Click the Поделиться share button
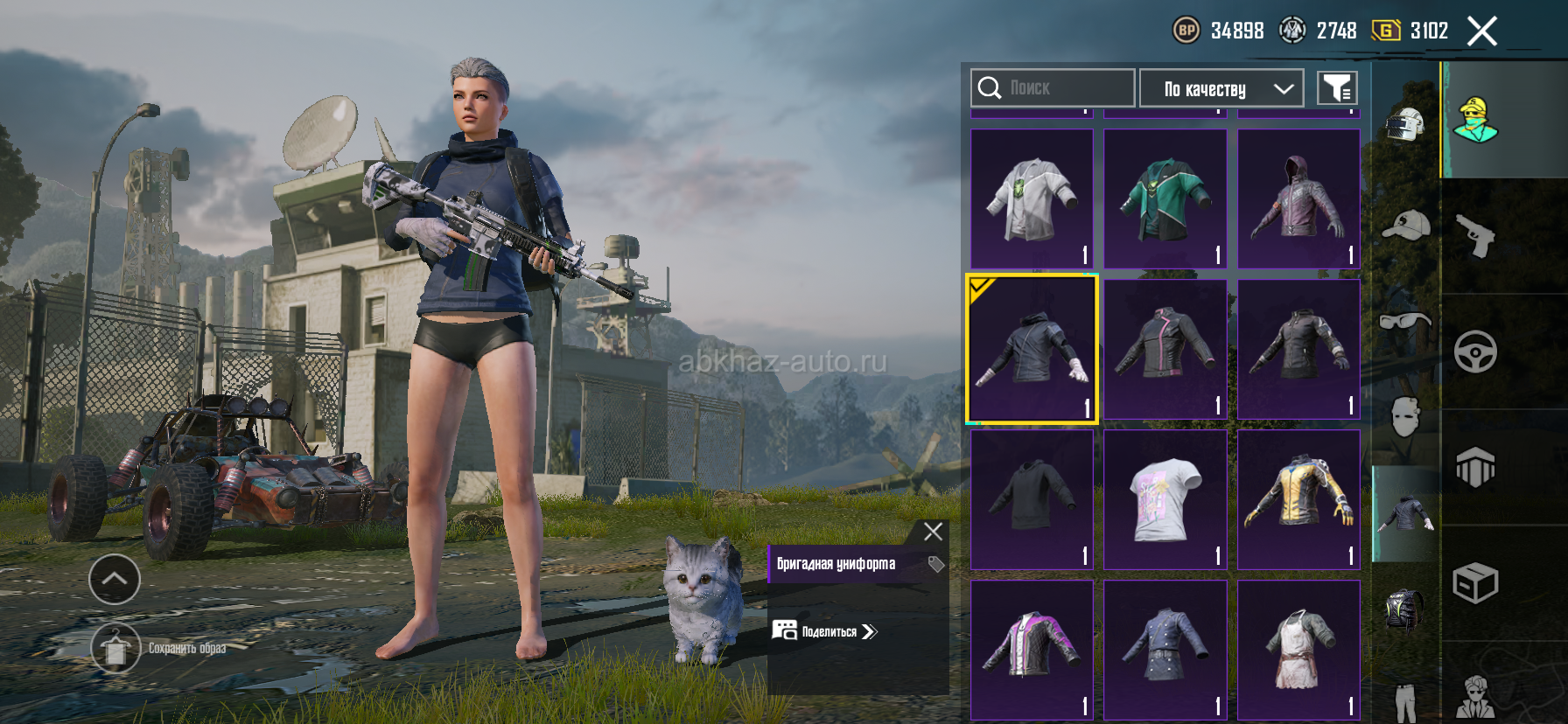The width and height of the screenshot is (1568, 724). (x=824, y=631)
